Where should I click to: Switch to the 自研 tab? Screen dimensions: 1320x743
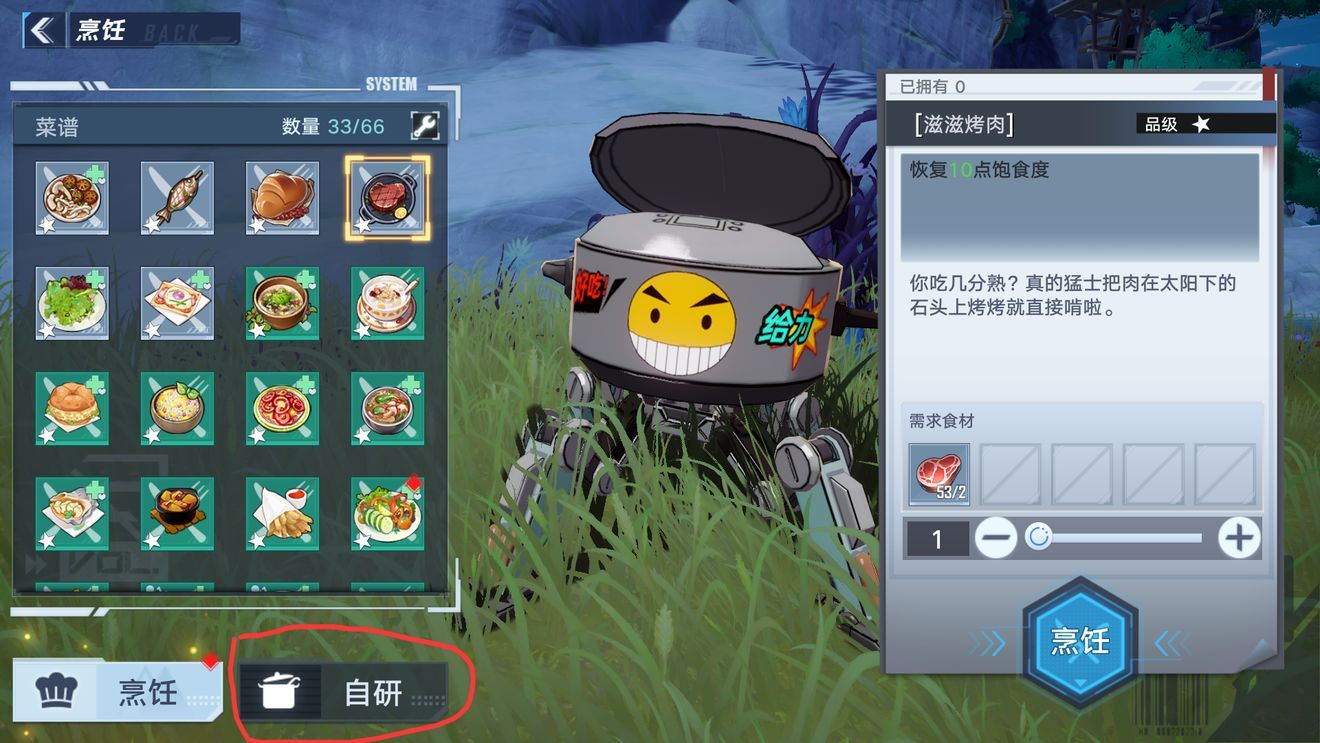(342, 691)
